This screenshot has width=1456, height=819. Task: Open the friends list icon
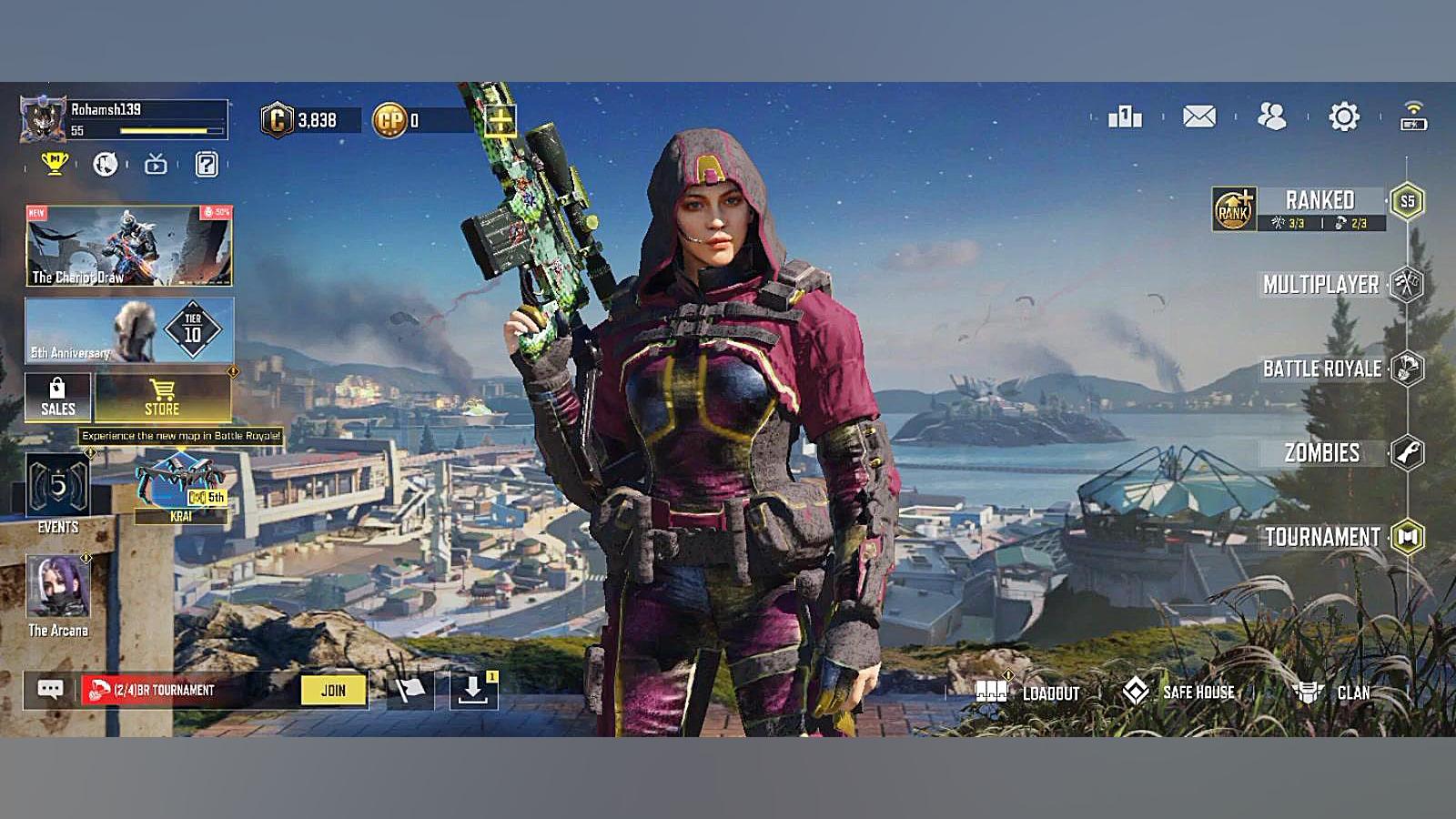[1271, 116]
